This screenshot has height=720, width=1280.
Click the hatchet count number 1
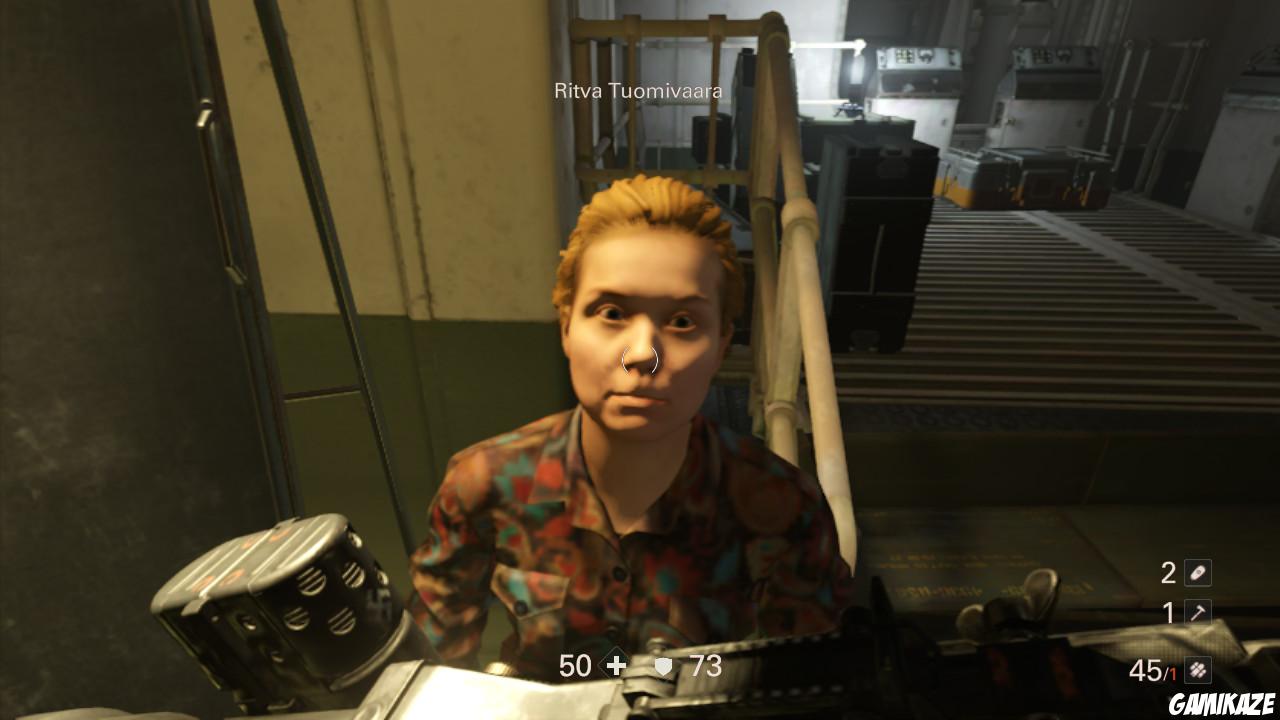click(x=1168, y=612)
